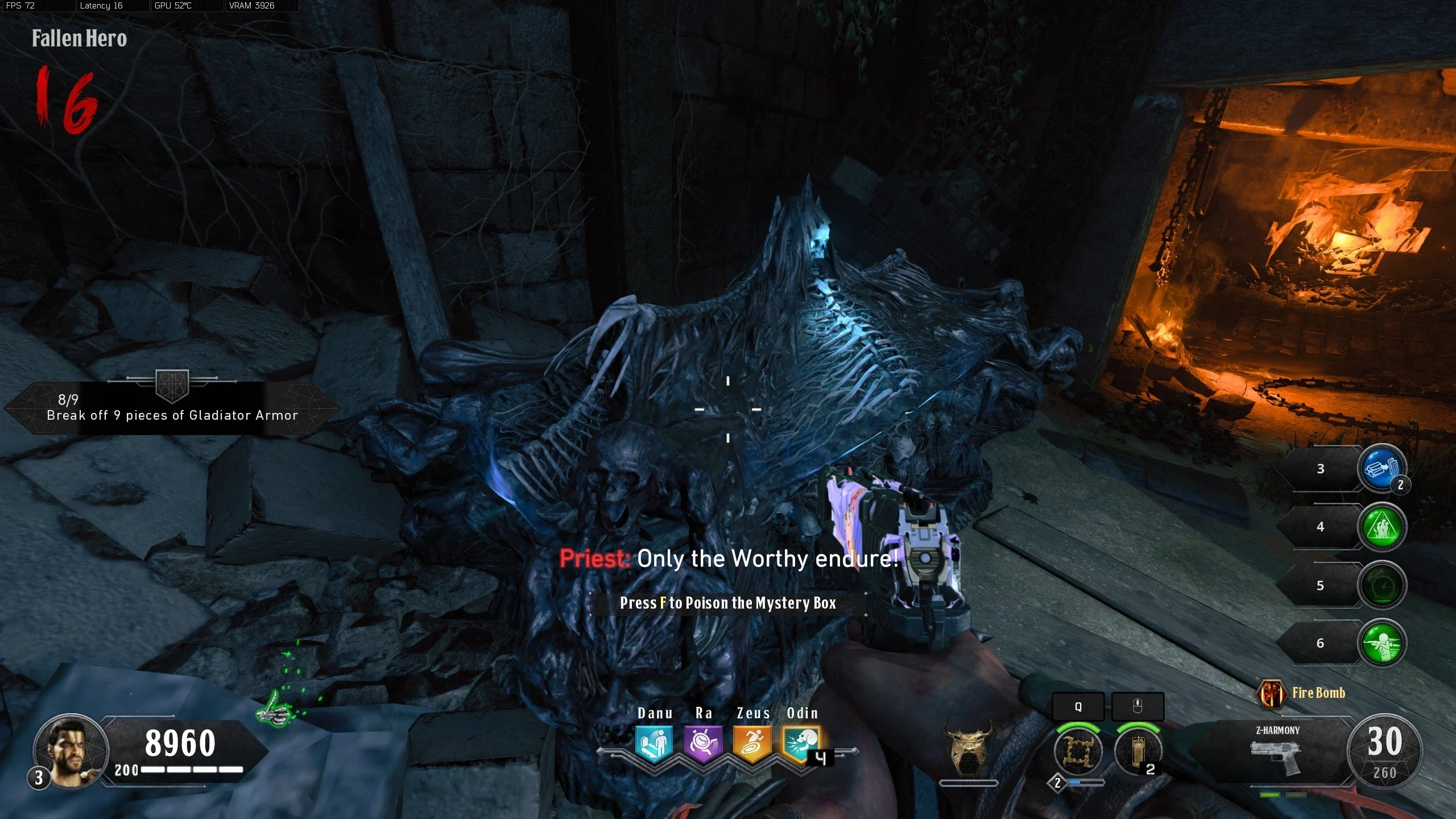Select the dimmed alarm clock elixir
This screenshot has width=1456, height=819.
pos(1382,585)
